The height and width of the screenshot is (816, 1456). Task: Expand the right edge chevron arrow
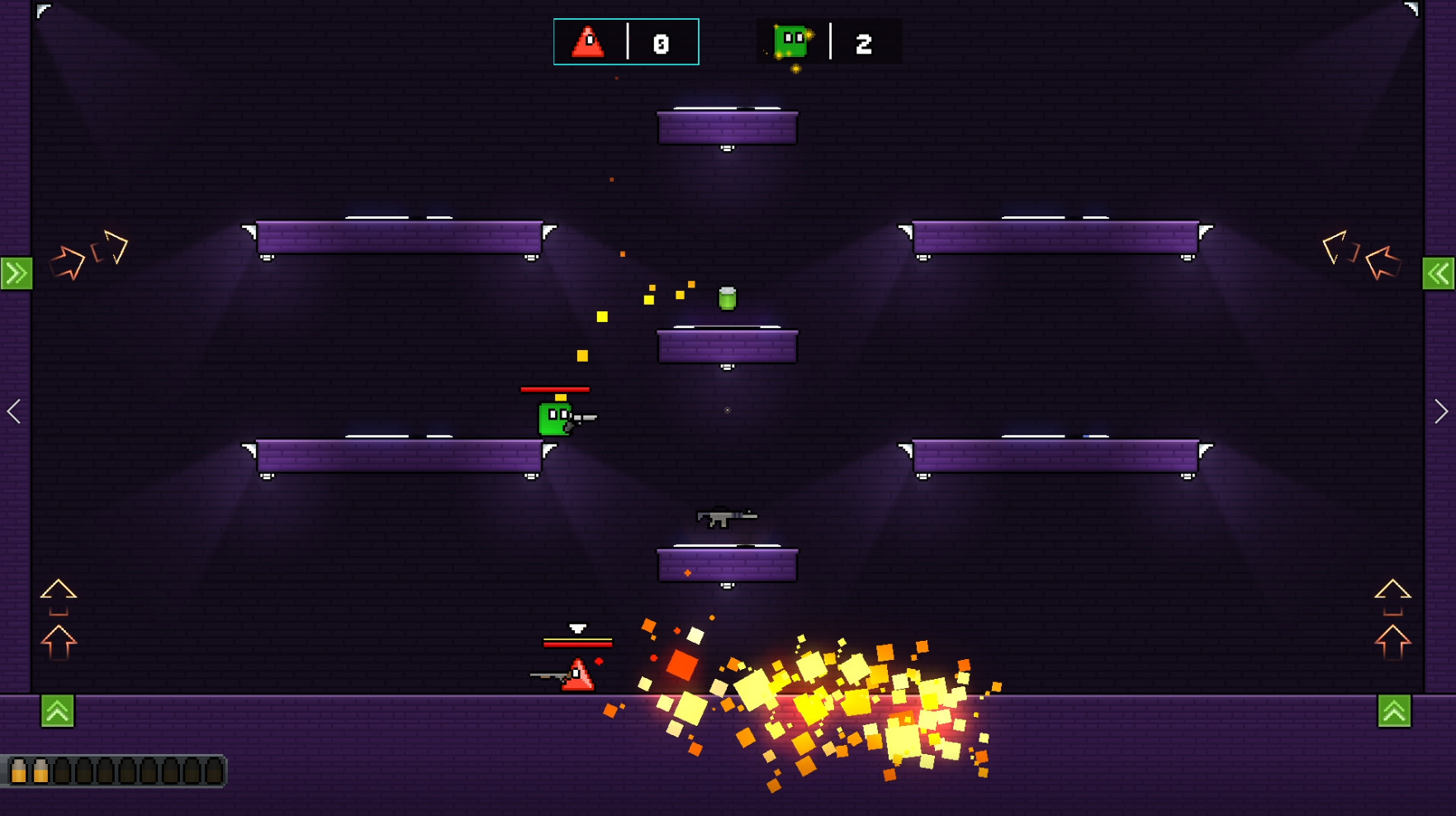(1442, 411)
